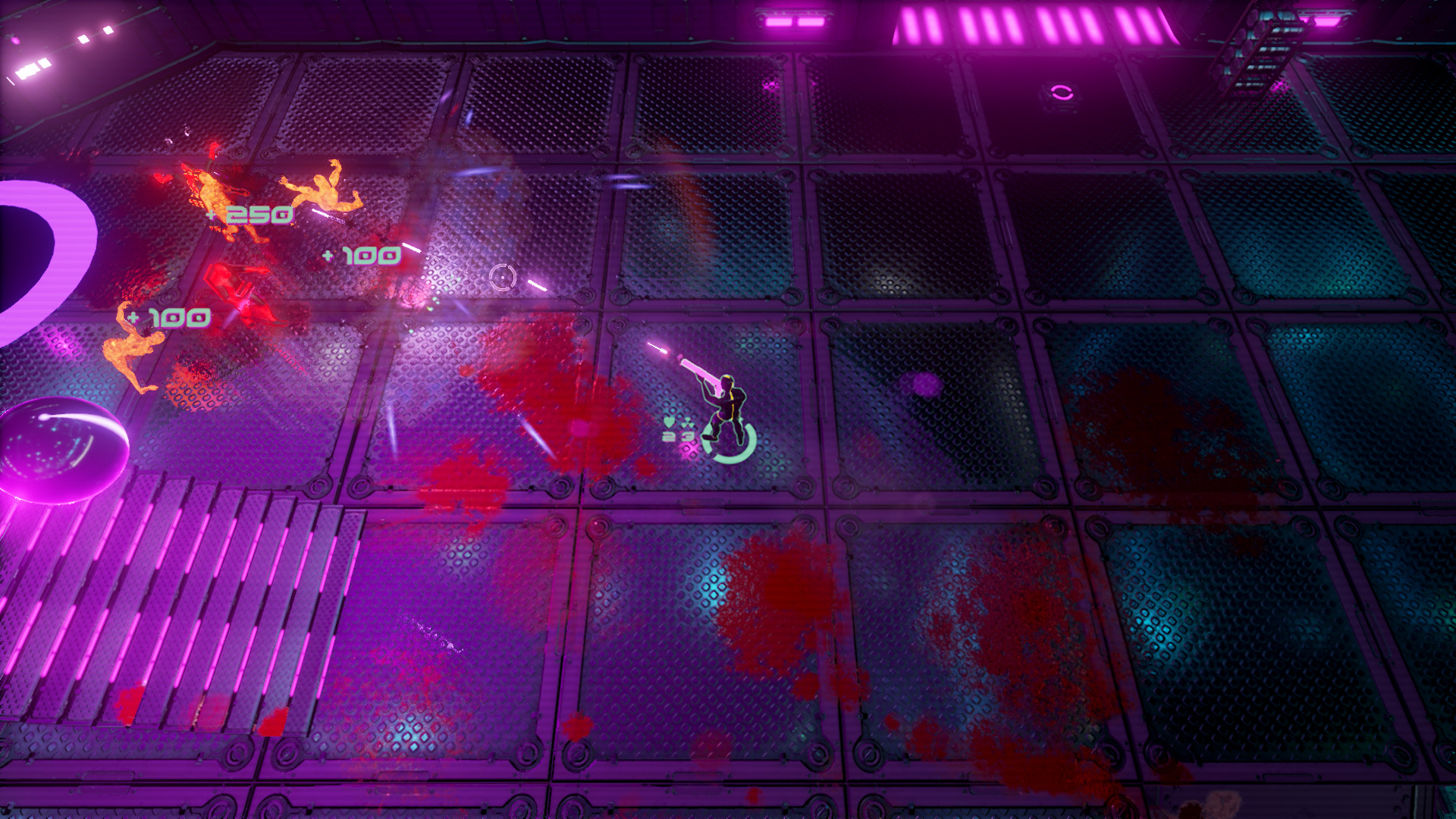Click the radiation ammo icon beside the heart

coord(687,423)
